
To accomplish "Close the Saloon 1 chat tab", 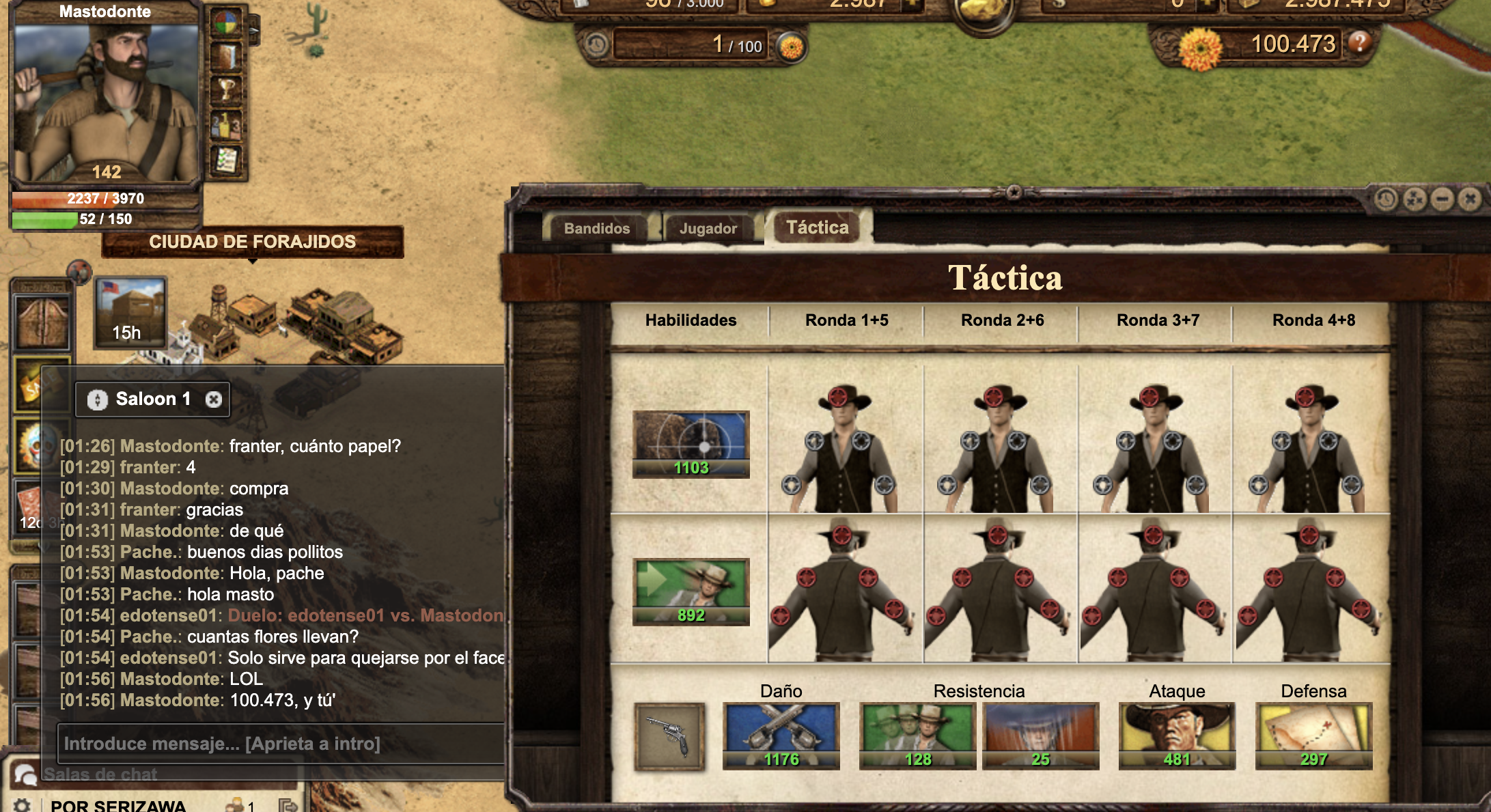I will point(214,400).
